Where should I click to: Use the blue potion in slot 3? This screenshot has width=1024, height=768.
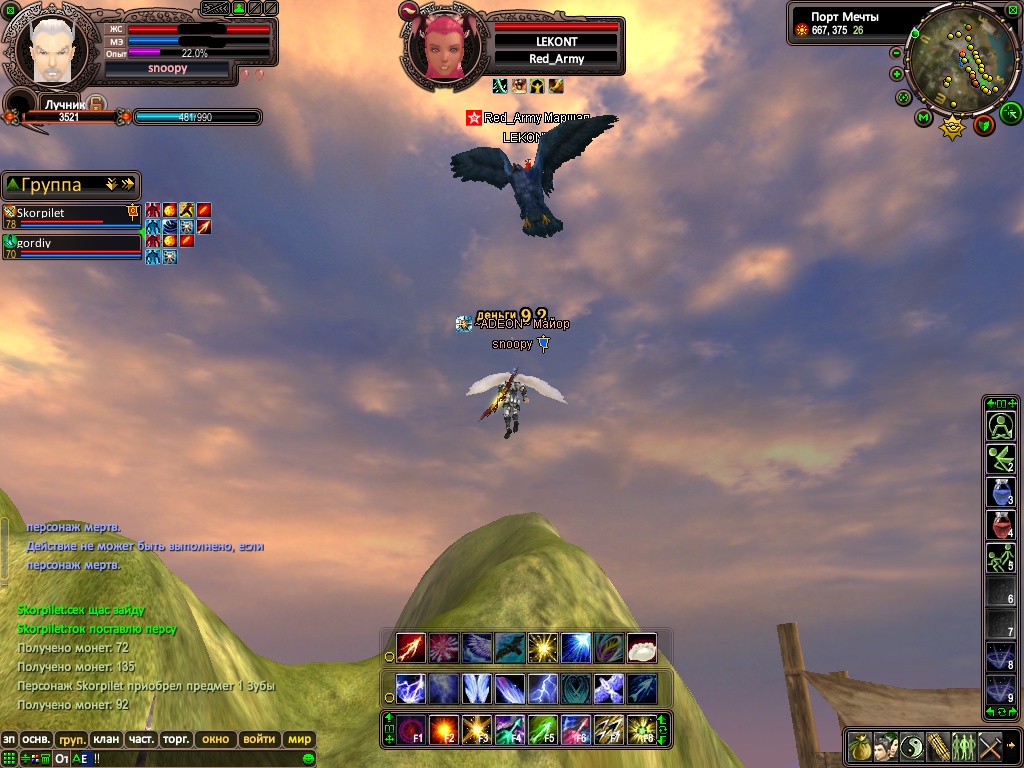pyautogui.click(x=1001, y=491)
